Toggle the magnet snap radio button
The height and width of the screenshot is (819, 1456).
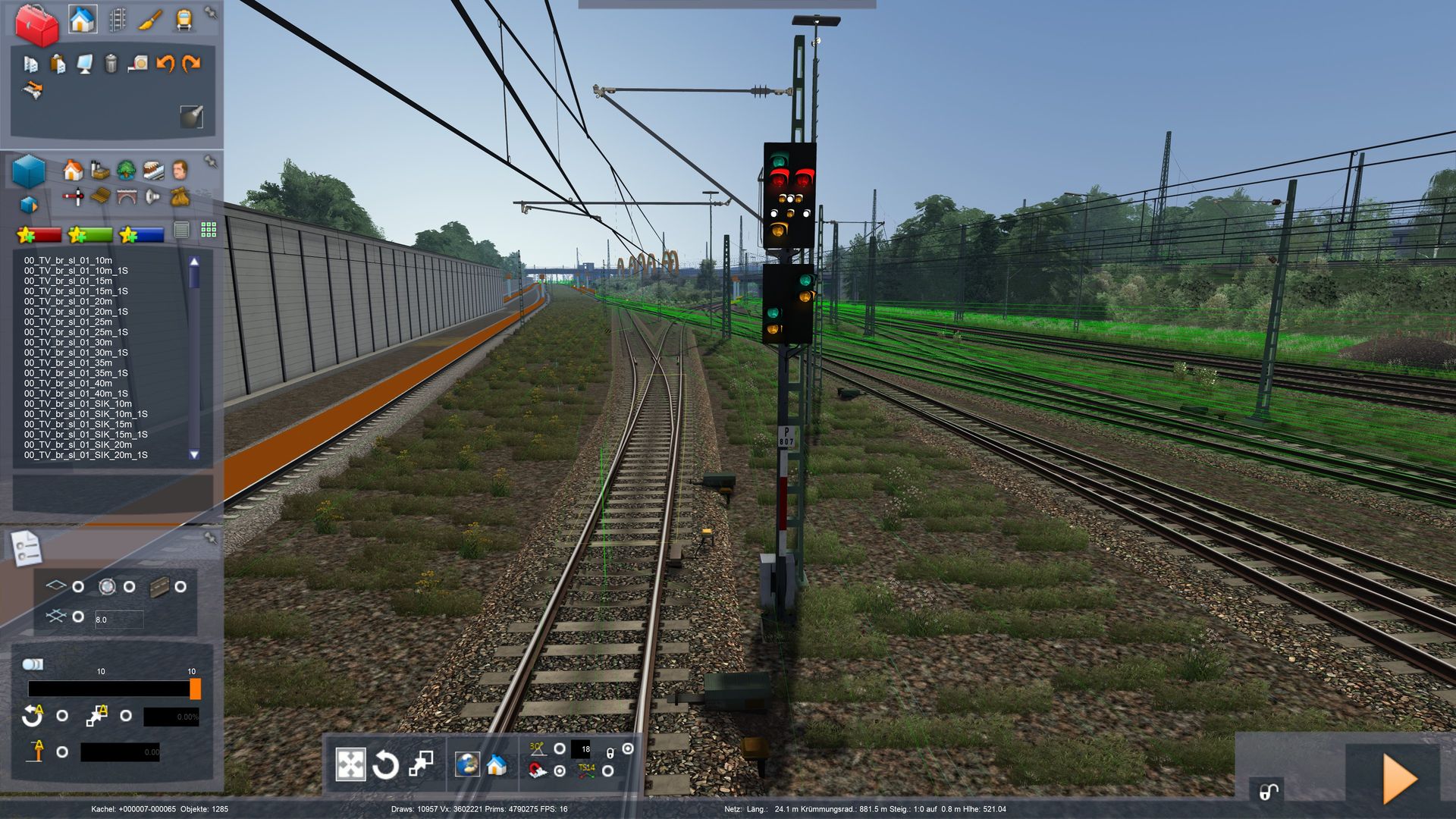tap(560, 770)
